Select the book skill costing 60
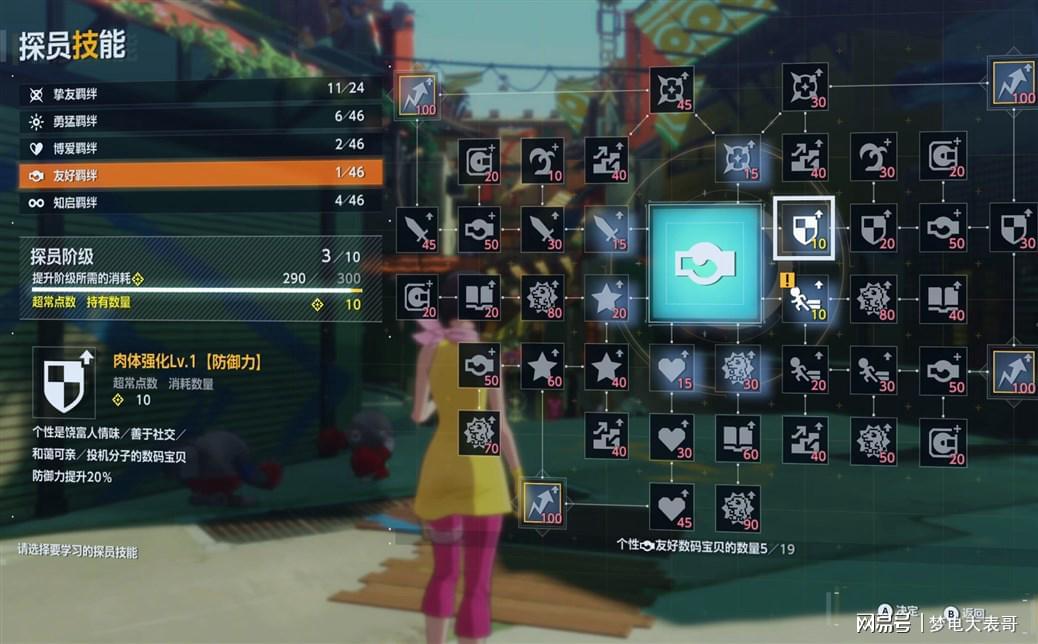 pos(737,437)
